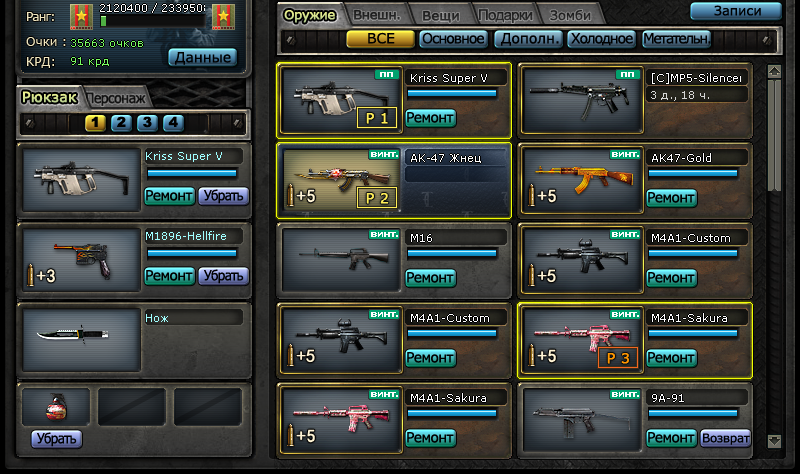Show only Холодное melee weapons

tap(601, 39)
